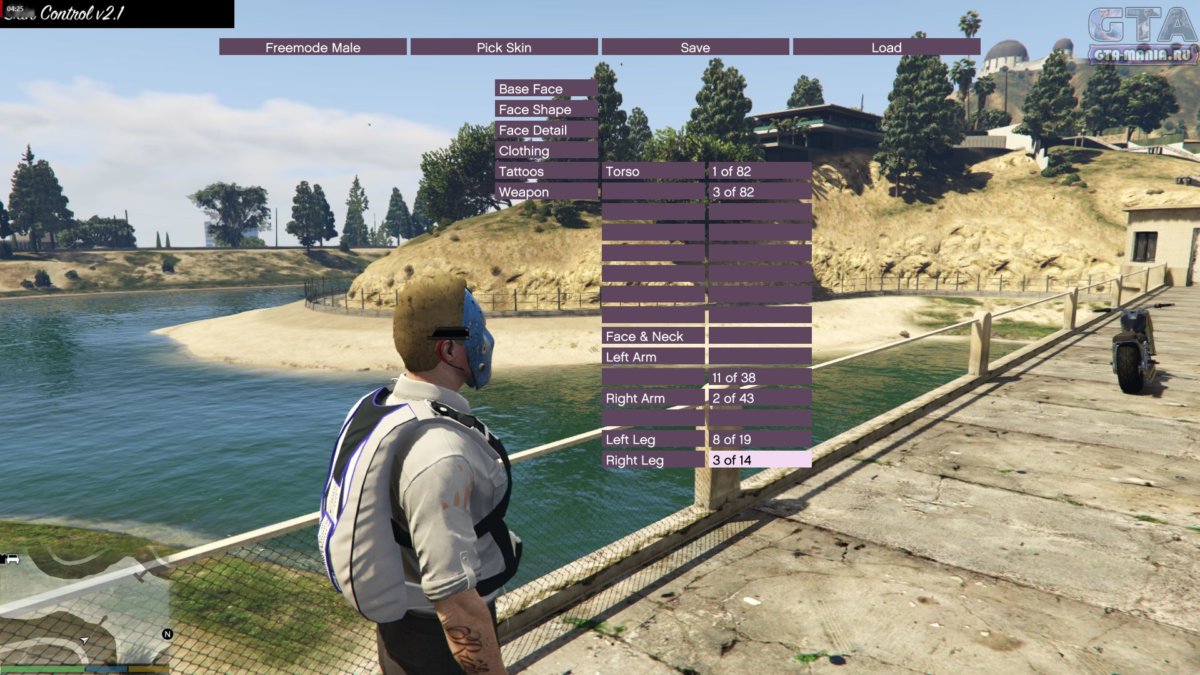Select the Left Arm tattoo row
1200x675 pixels.
coord(653,357)
